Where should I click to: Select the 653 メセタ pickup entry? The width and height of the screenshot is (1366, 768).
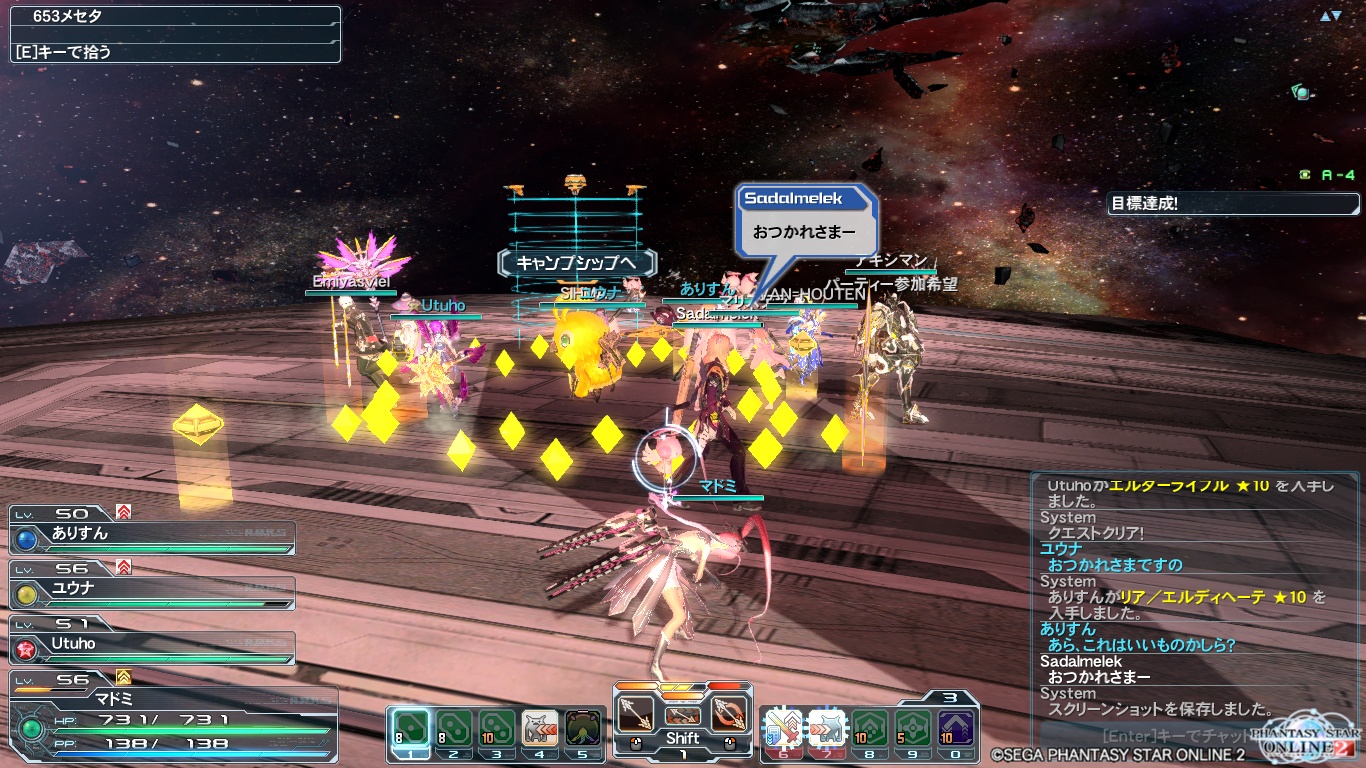point(175,17)
